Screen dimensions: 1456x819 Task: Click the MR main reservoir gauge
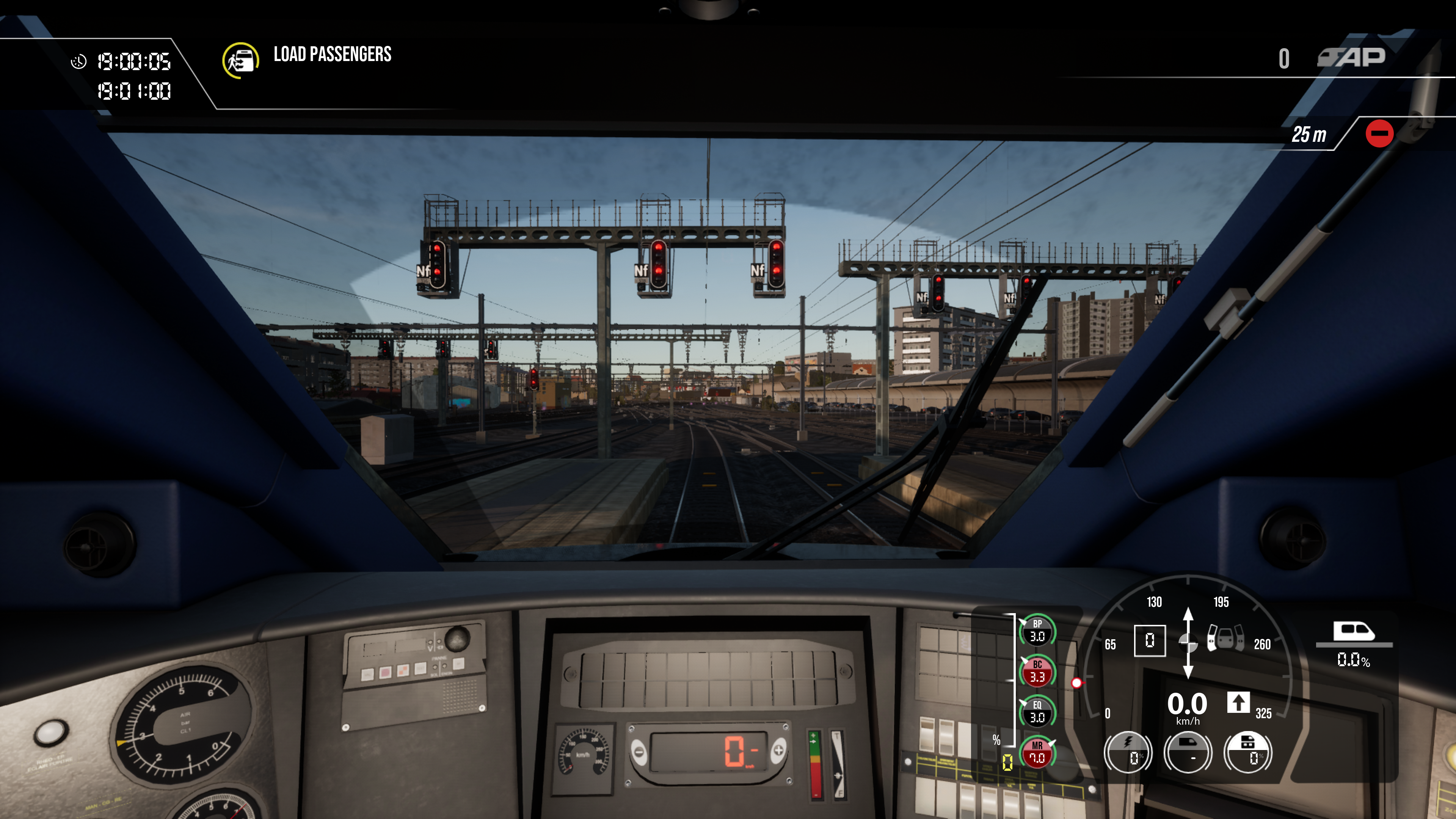tap(1037, 752)
